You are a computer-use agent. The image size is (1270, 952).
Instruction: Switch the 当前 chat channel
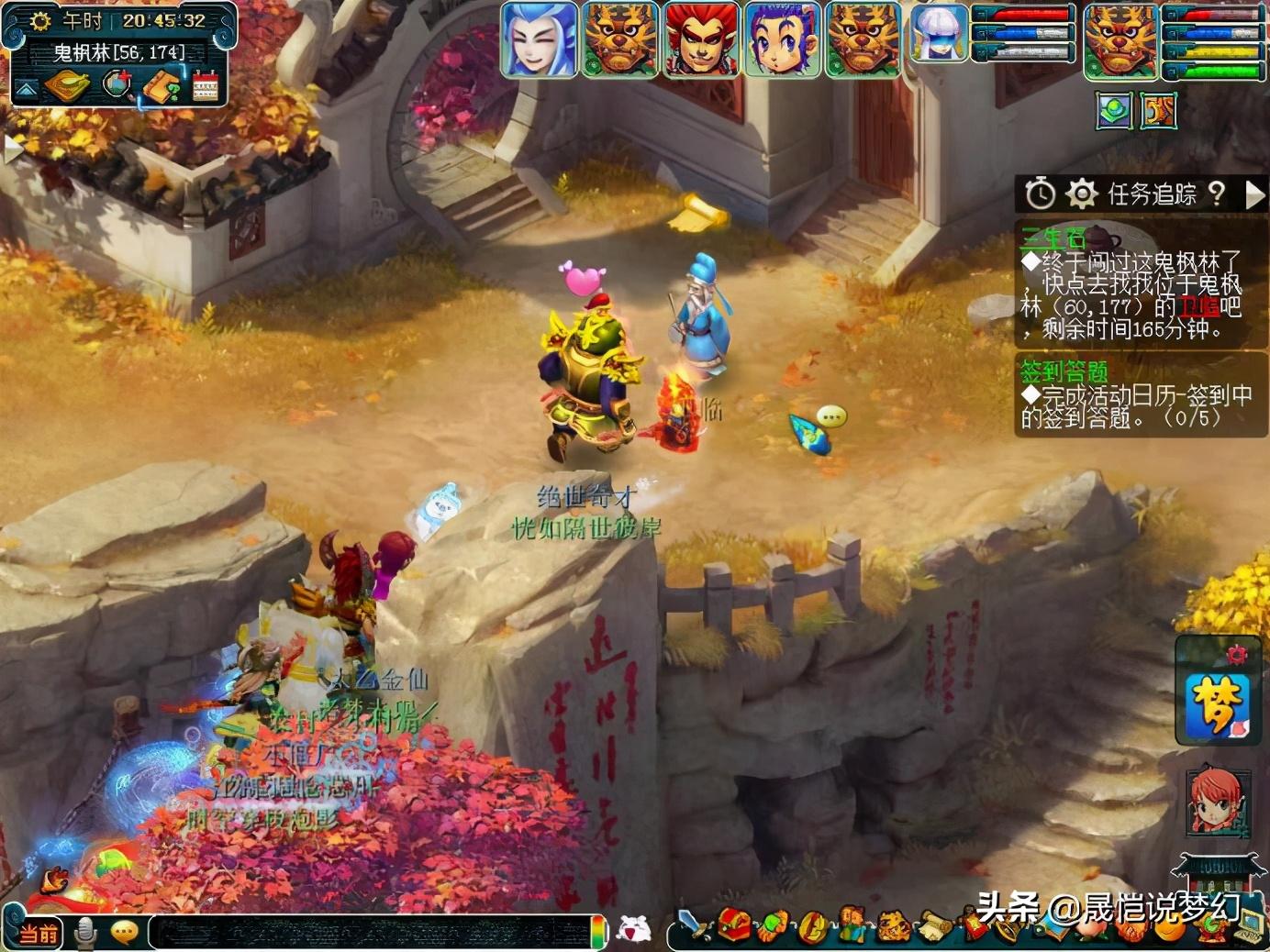[38, 934]
